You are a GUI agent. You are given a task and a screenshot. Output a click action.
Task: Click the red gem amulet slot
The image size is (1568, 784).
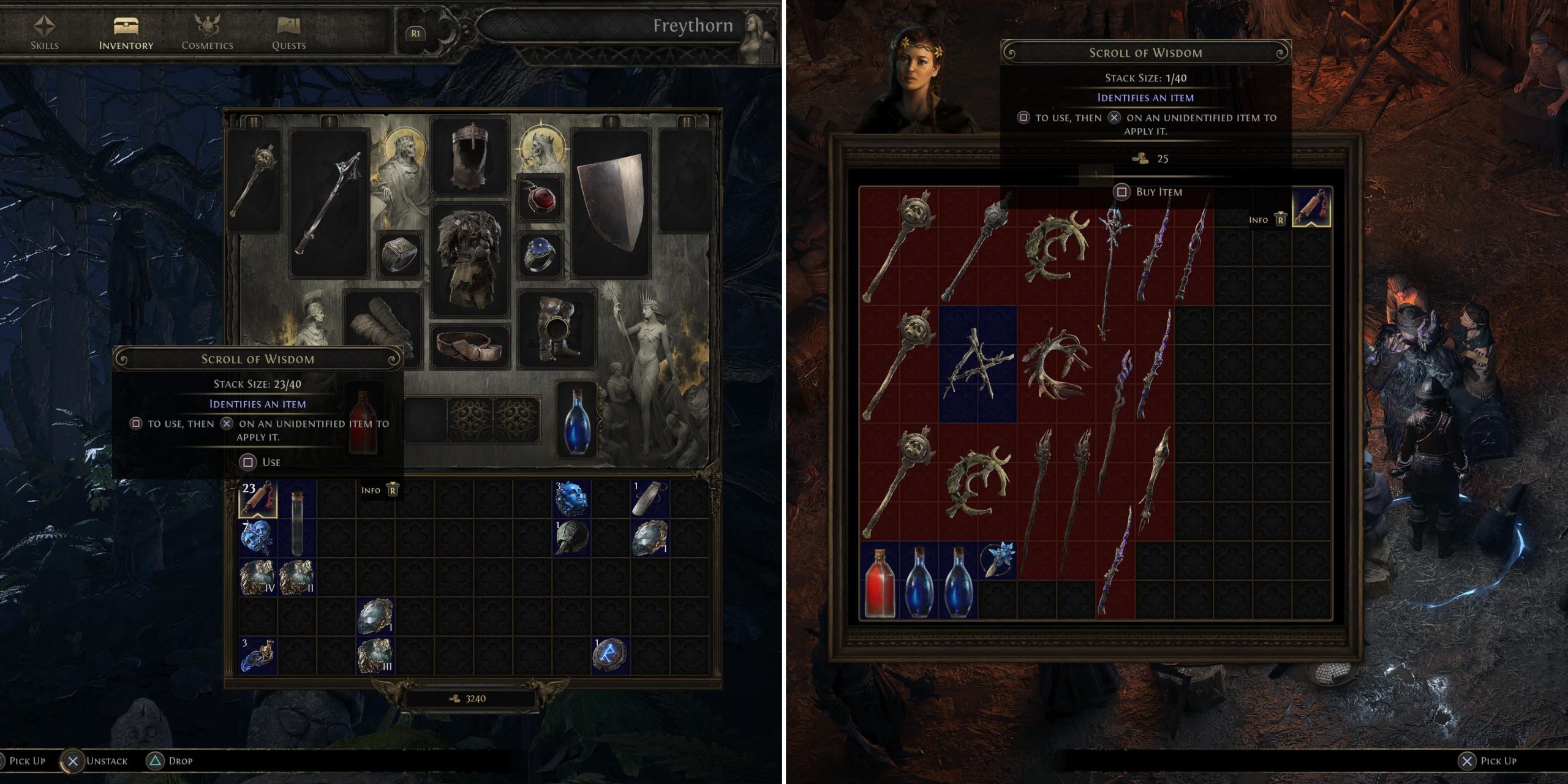[x=540, y=198]
